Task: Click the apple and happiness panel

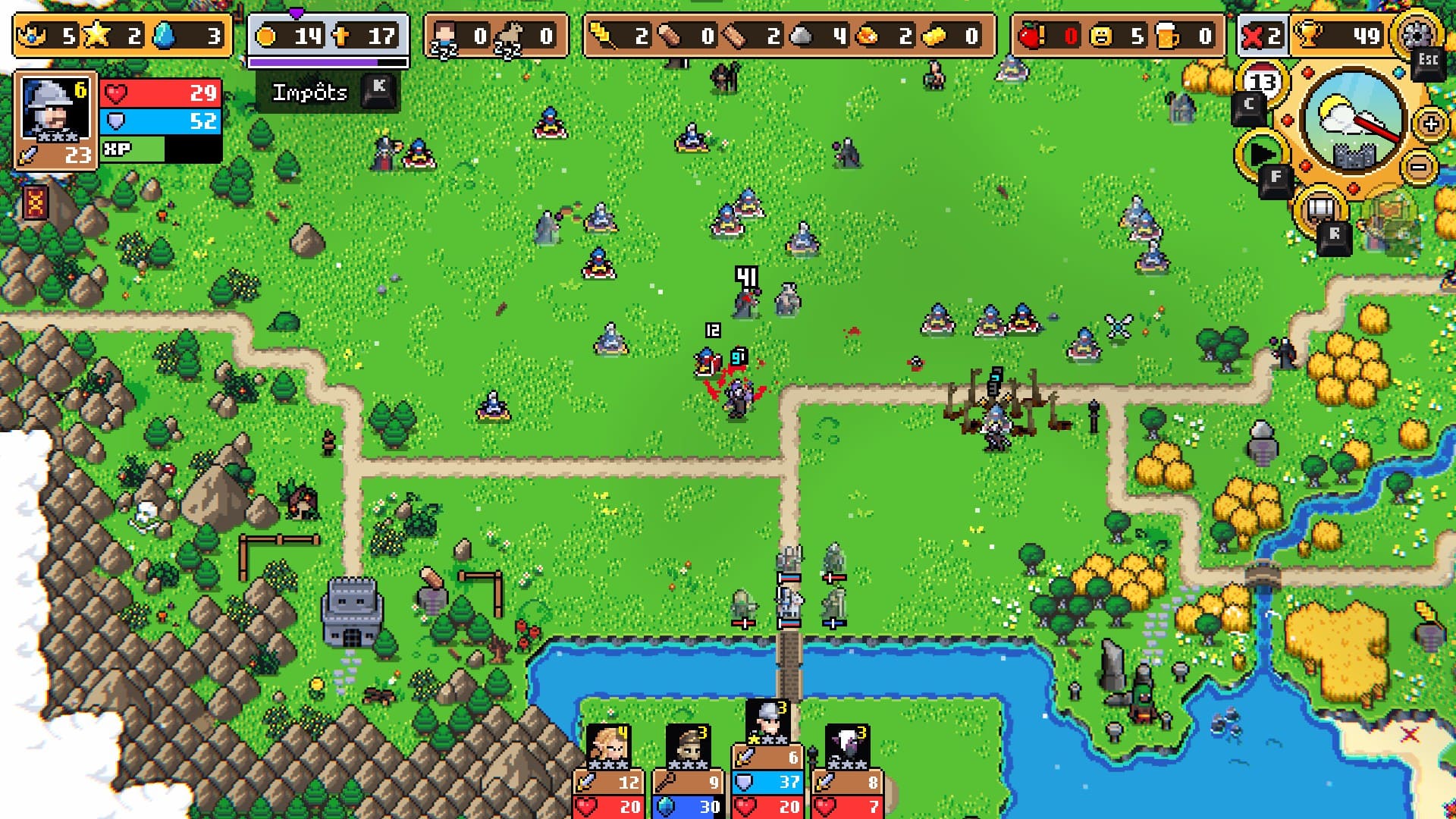Action: [1118, 36]
